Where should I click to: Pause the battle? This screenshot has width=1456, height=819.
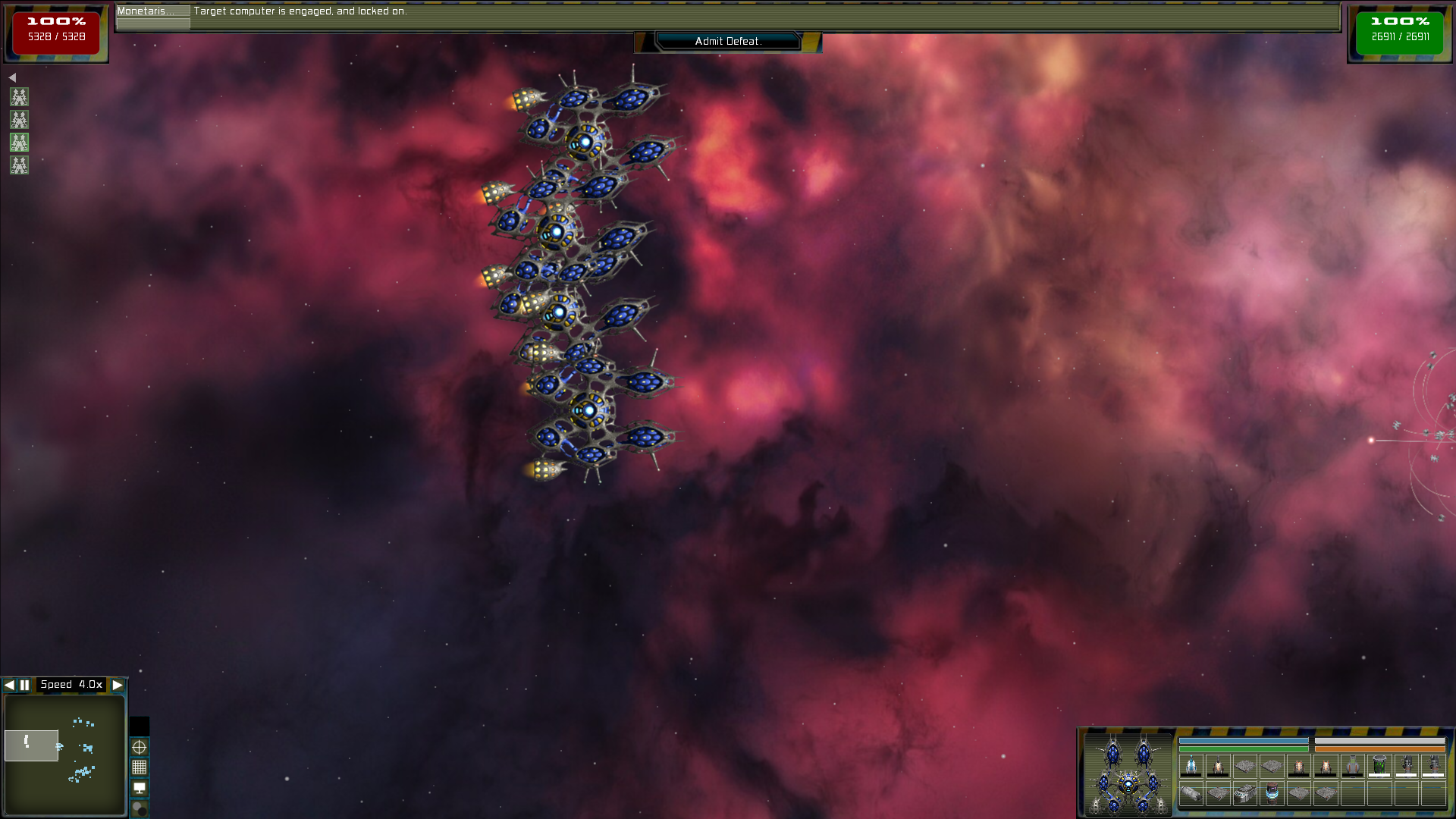(25, 685)
